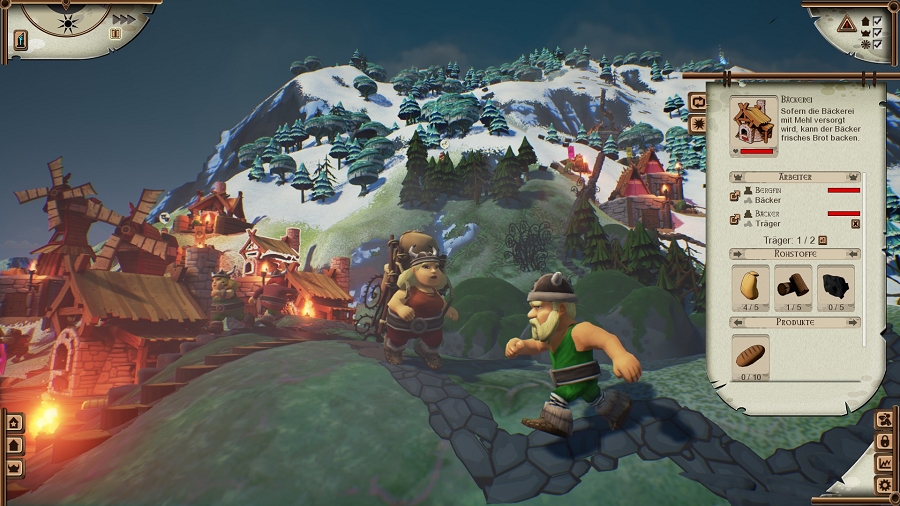
Task: Click the small button beside Träger 1/2
Action: point(824,240)
